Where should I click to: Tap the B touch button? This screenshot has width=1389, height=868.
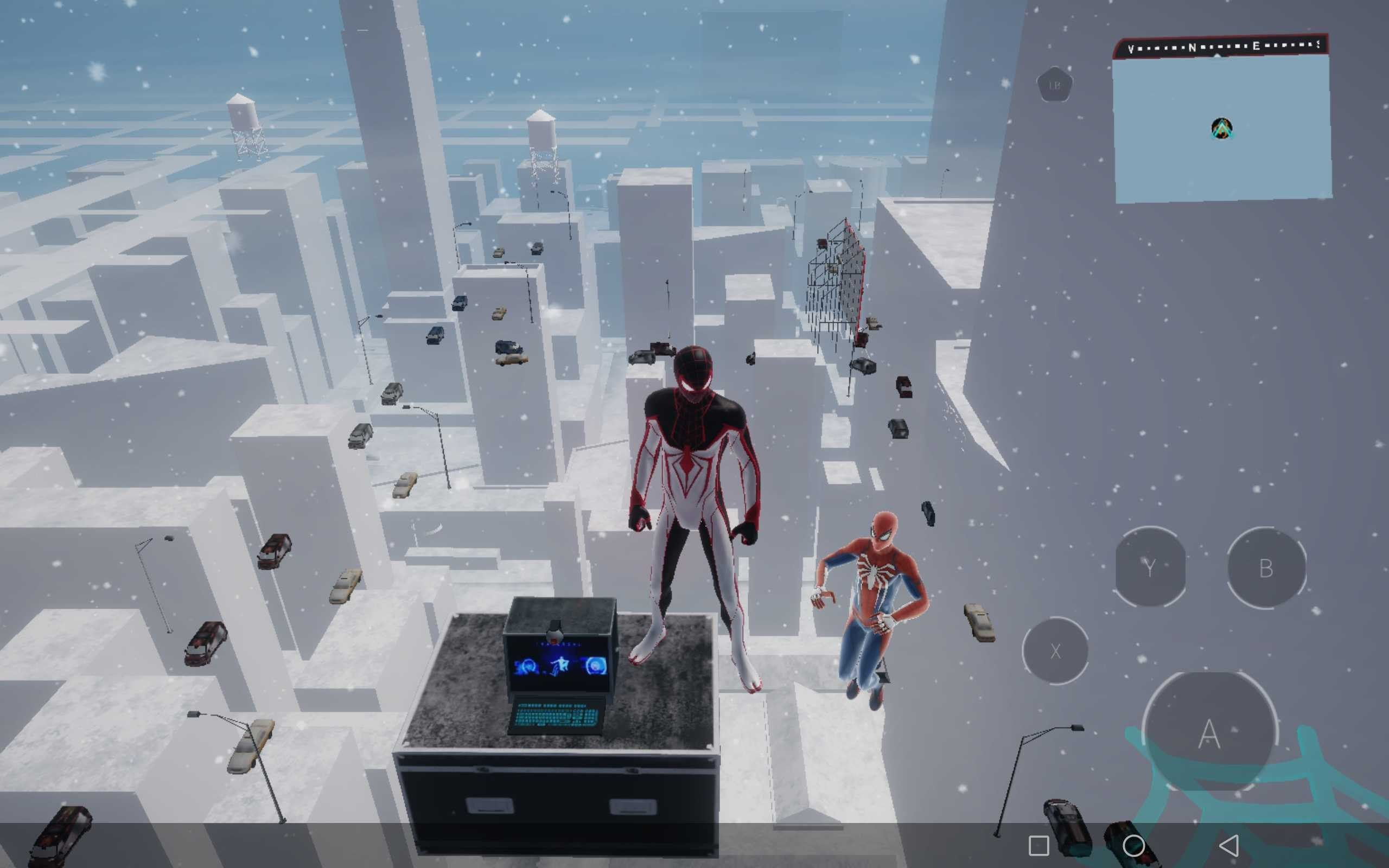pyautogui.click(x=1266, y=568)
